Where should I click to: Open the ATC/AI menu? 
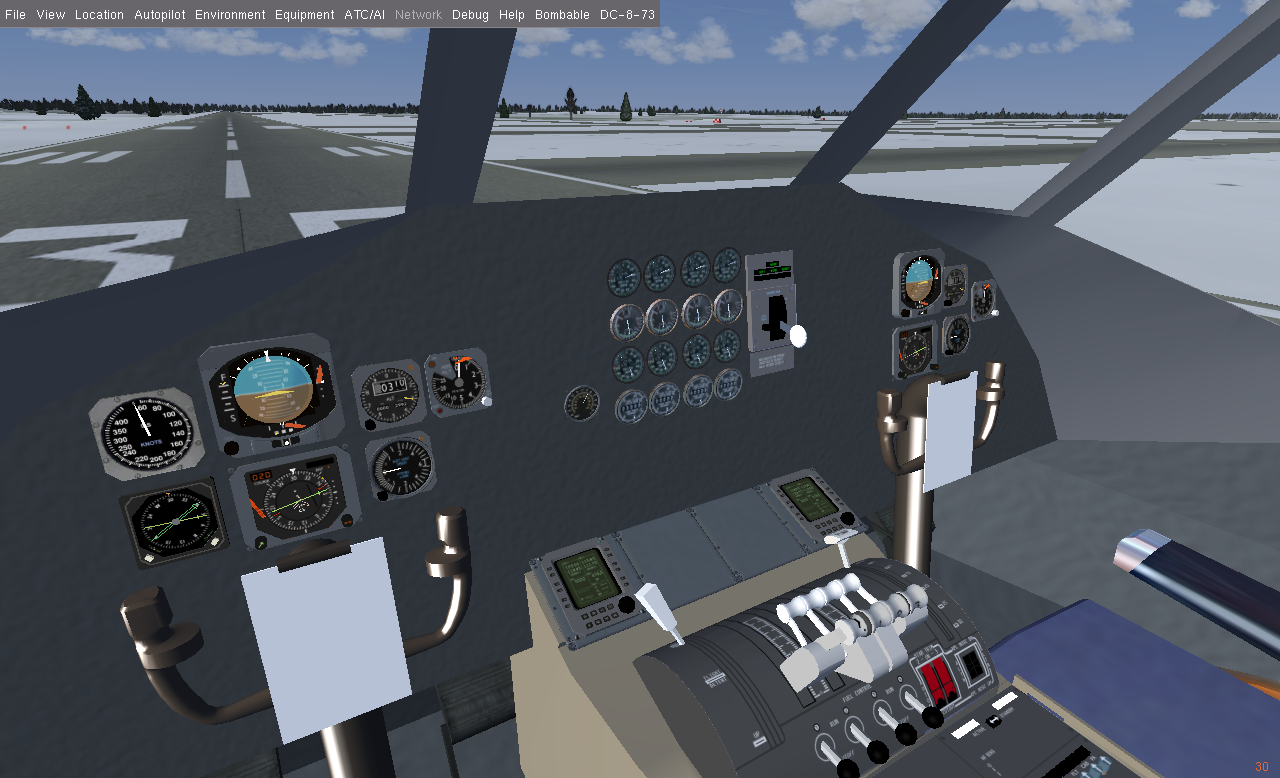point(364,15)
